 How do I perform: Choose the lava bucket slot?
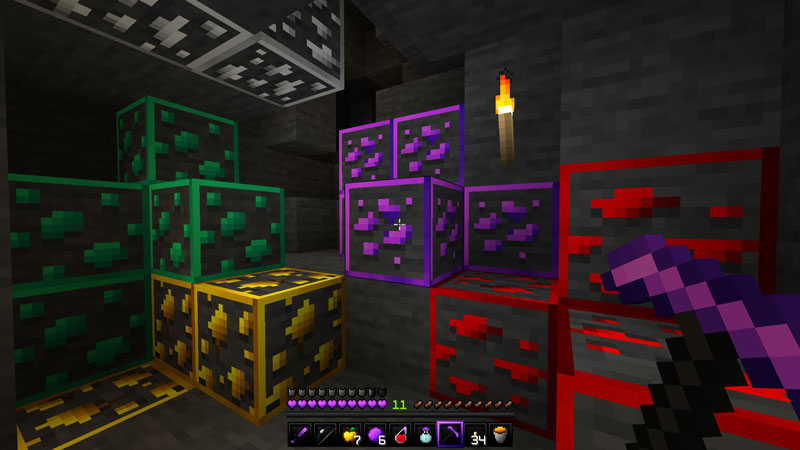[x=500, y=434]
